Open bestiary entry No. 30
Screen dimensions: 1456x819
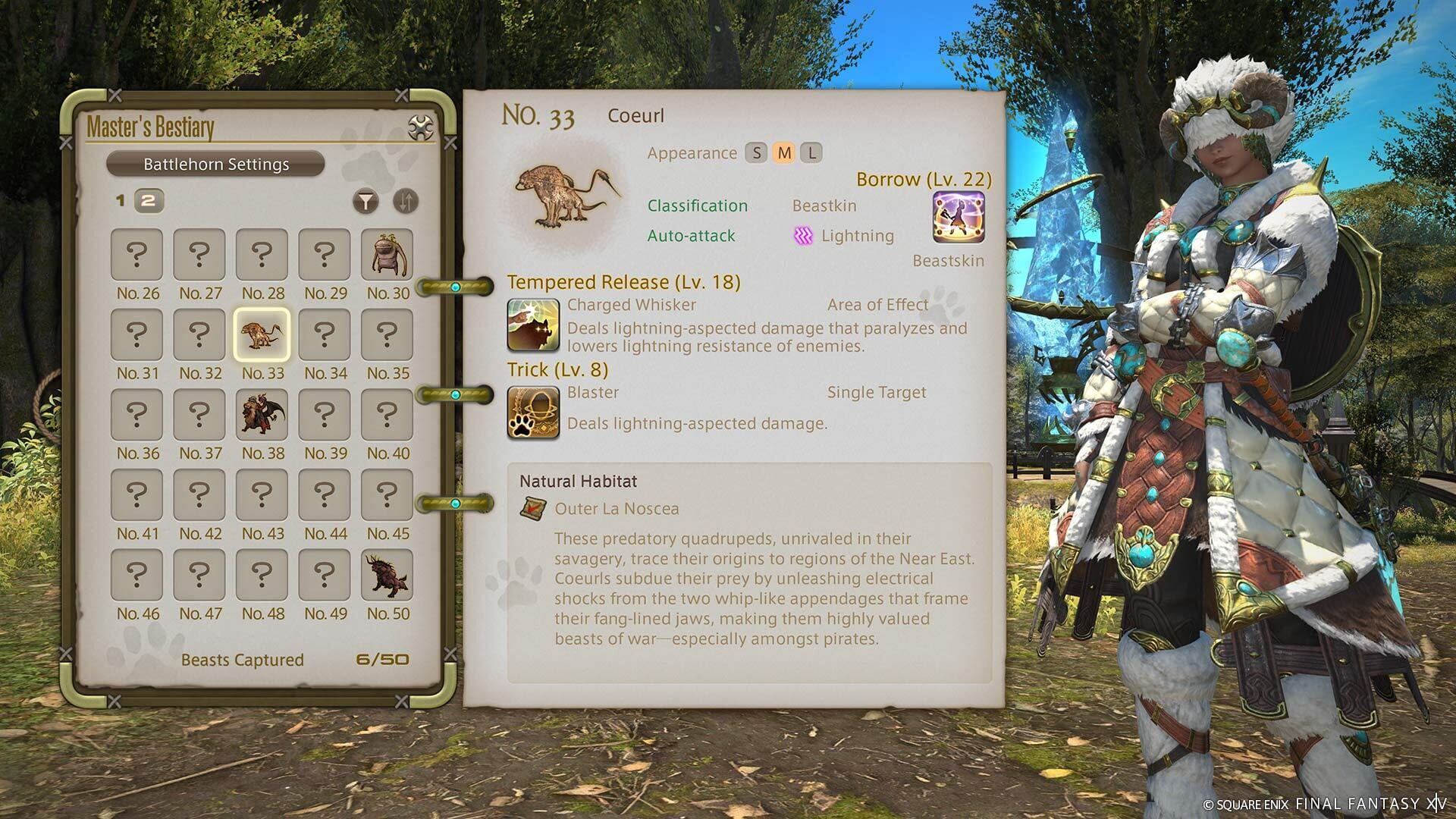tap(387, 254)
